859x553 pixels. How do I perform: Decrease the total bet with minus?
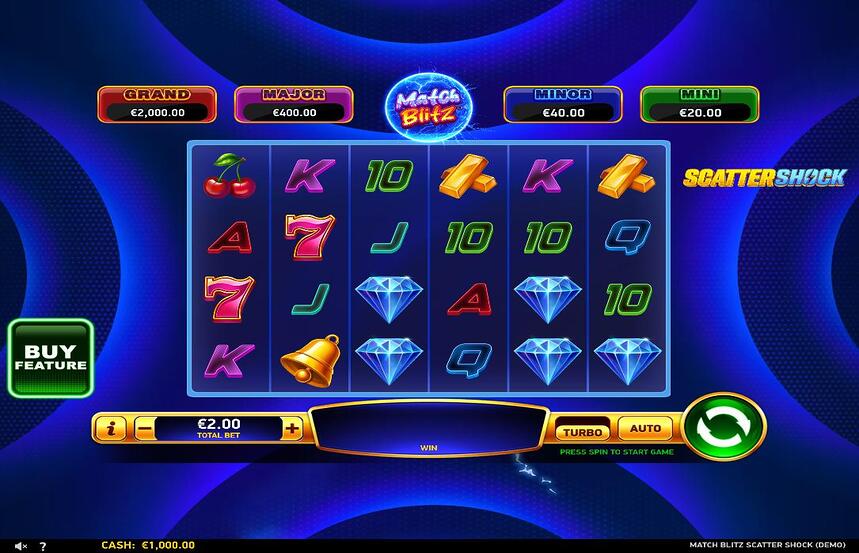144,429
